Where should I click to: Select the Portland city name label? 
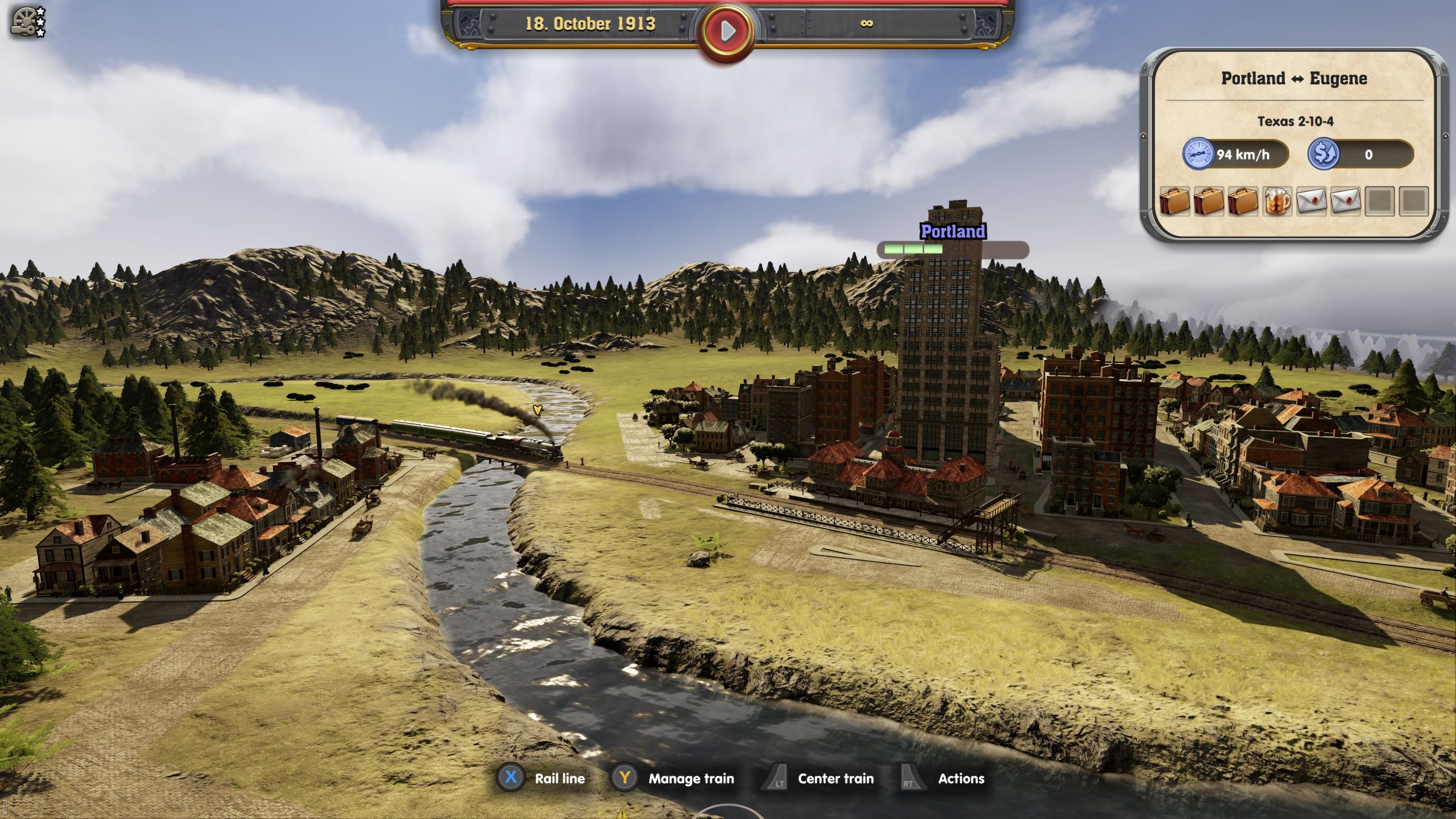click(952, 232)
